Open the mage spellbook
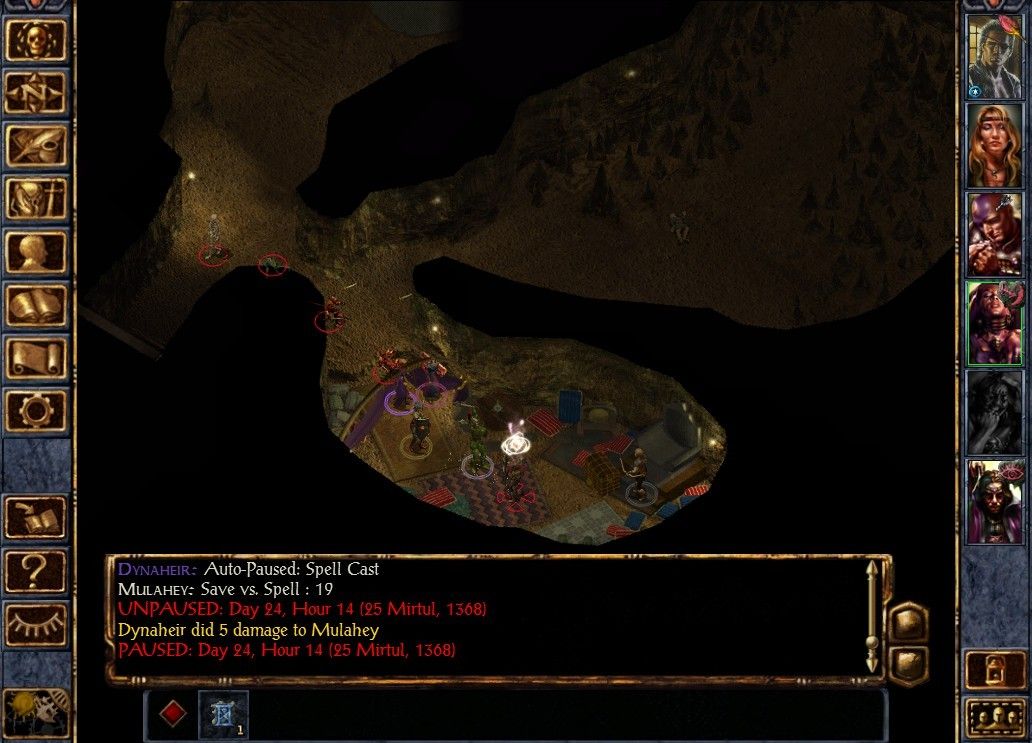 pos(36,305)
